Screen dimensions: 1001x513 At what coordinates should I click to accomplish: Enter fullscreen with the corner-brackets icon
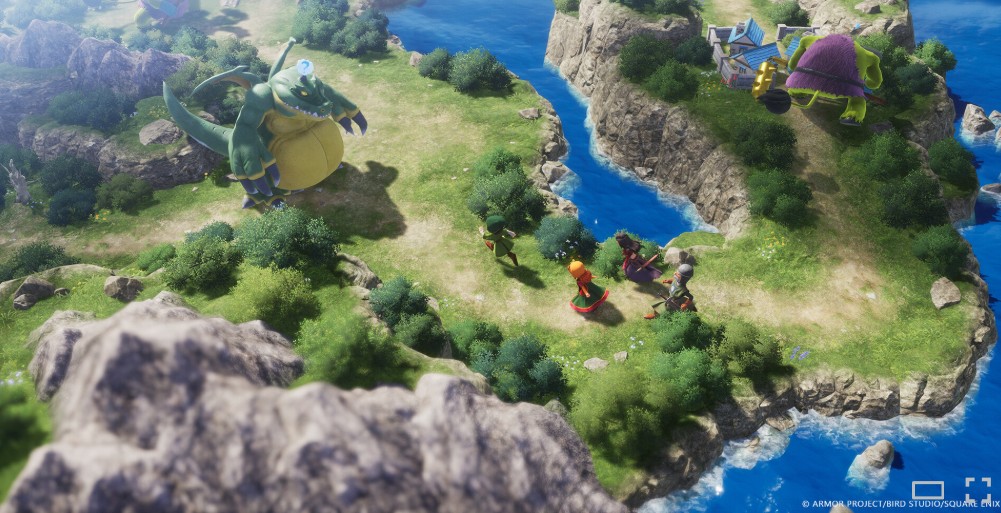coord(977,489)
